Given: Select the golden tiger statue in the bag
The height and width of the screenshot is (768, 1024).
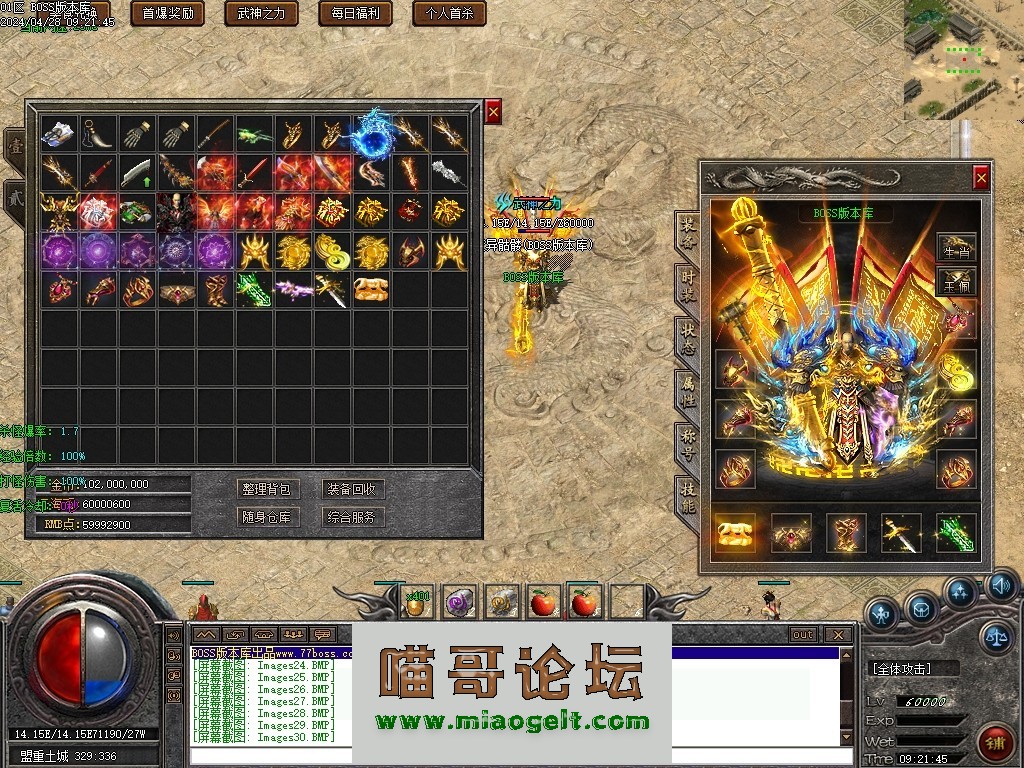Looking at the screenshot, I should [x=372, y=290].
